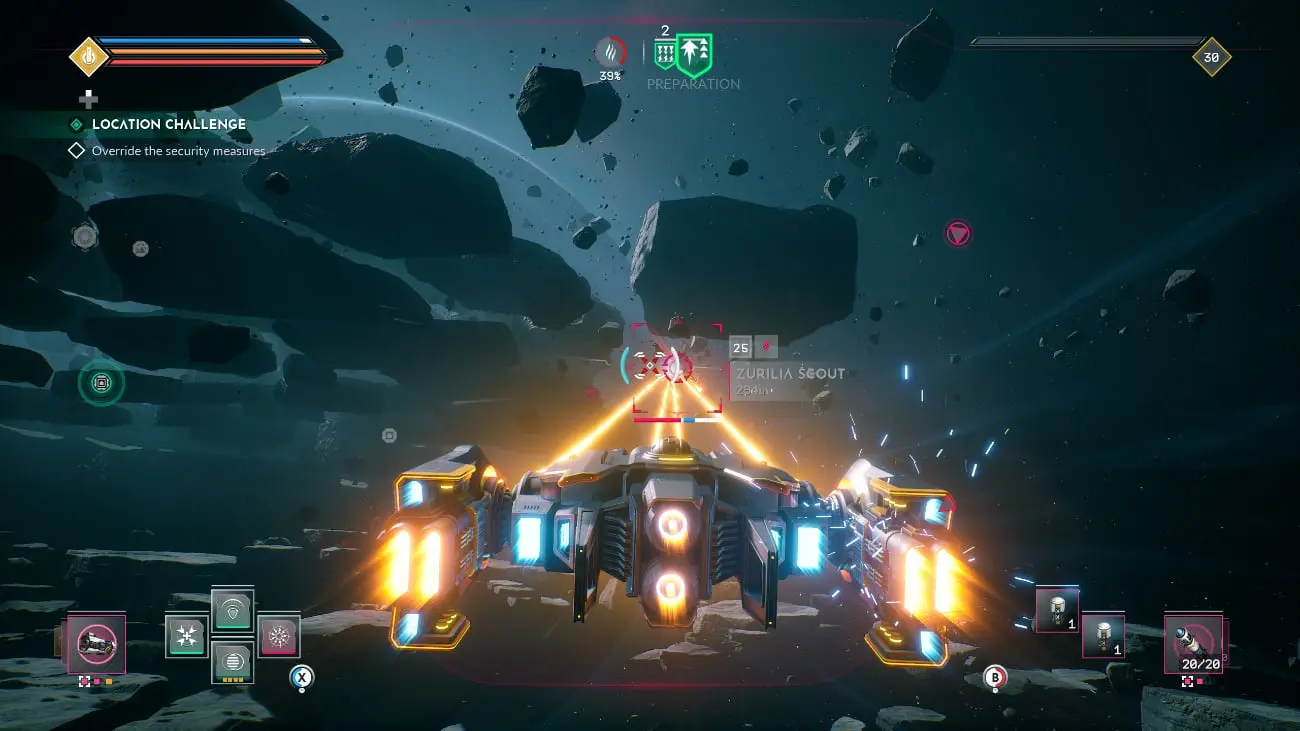Viewport: 1300px width, 731px height.
Task: Open the striped sphere device icon
Action: (x=232, y=662)
